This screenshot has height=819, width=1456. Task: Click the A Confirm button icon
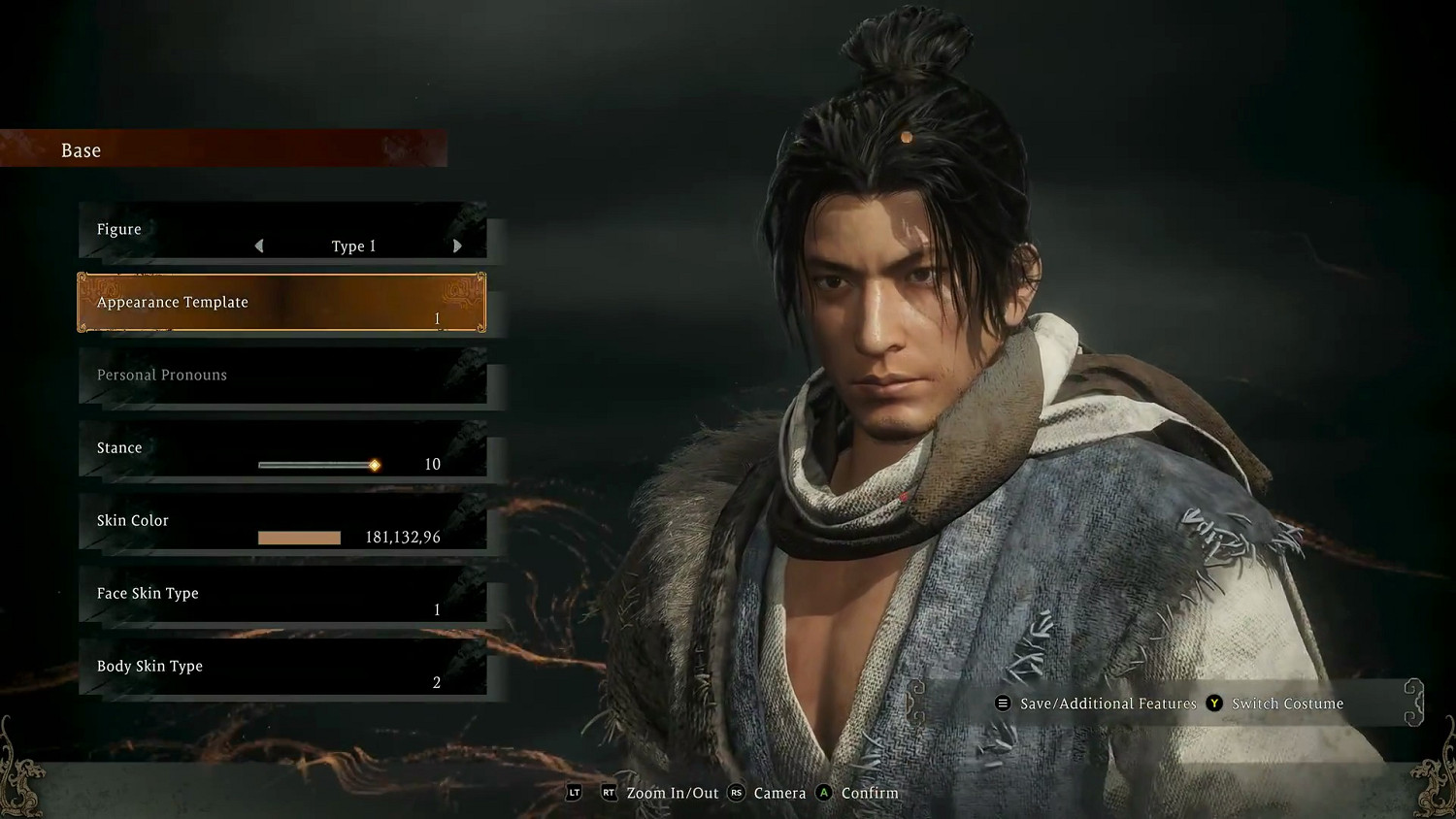click(823, 793)
